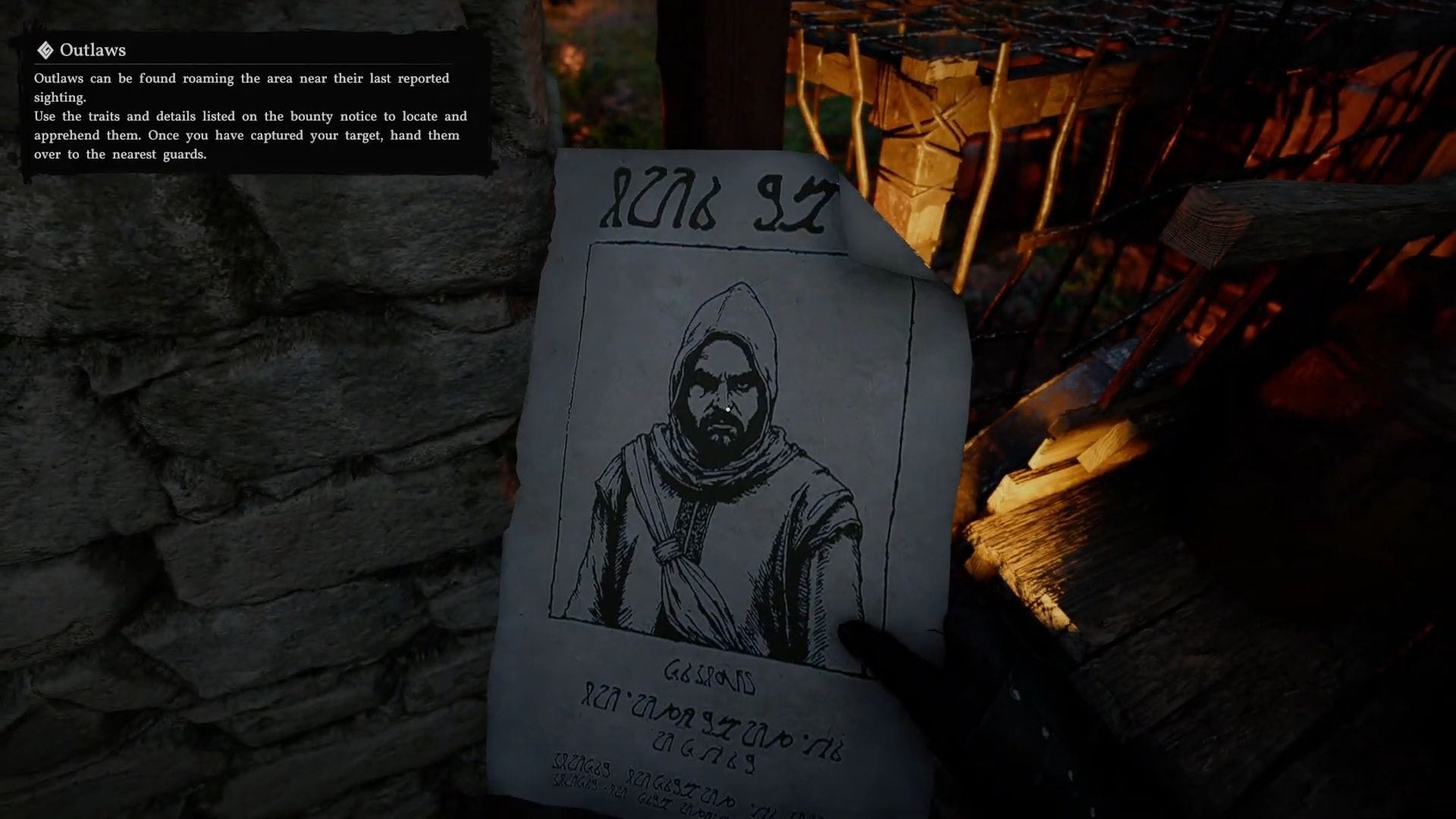Image resolution: width=1456 pixels, height=819 pixels.
Task: Click the word 'sighting' in the tooltip text
Action: point(62,97)
